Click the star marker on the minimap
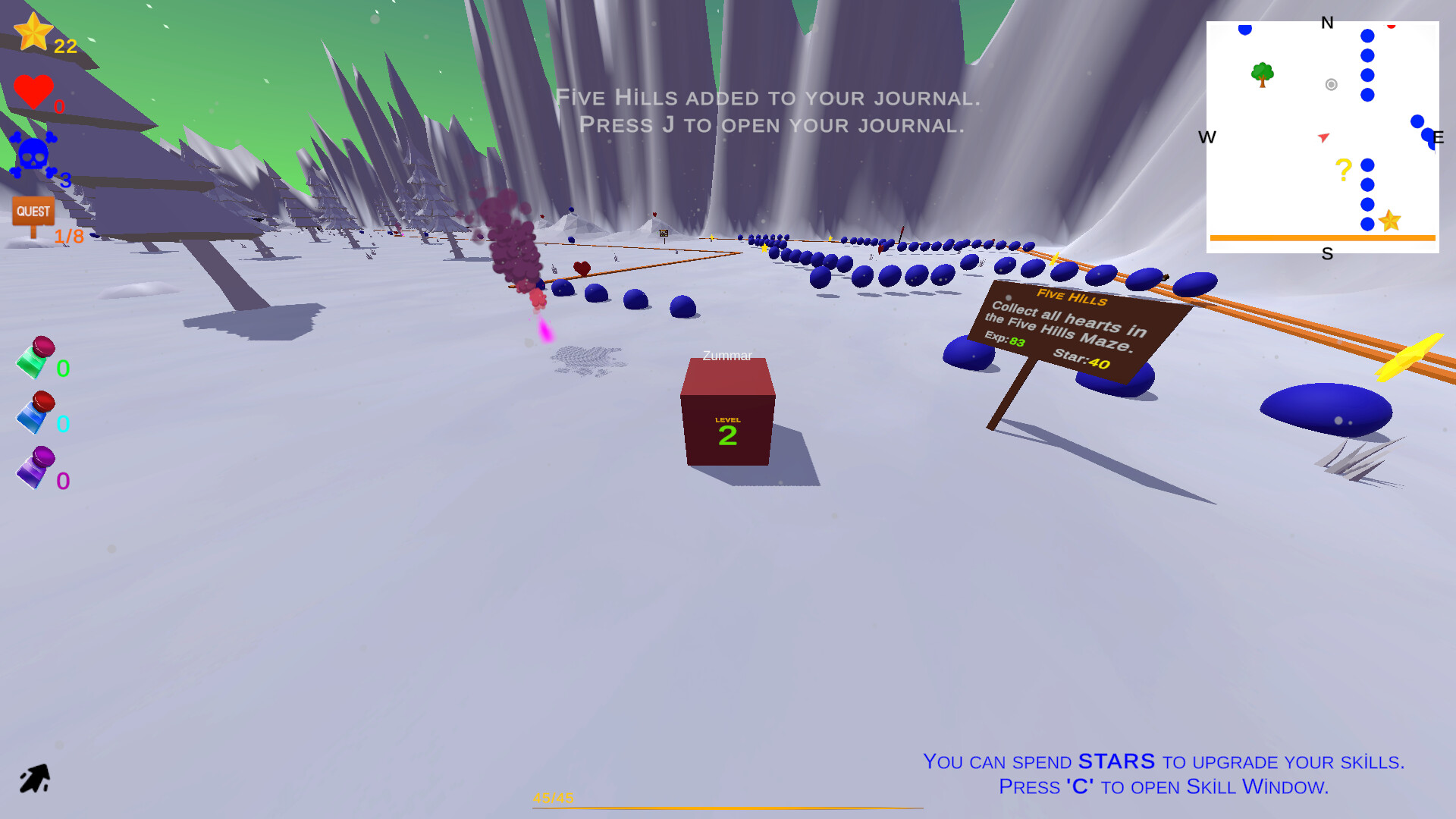This screenshot has height=819, width=1456. click(x=1390, y=221)
